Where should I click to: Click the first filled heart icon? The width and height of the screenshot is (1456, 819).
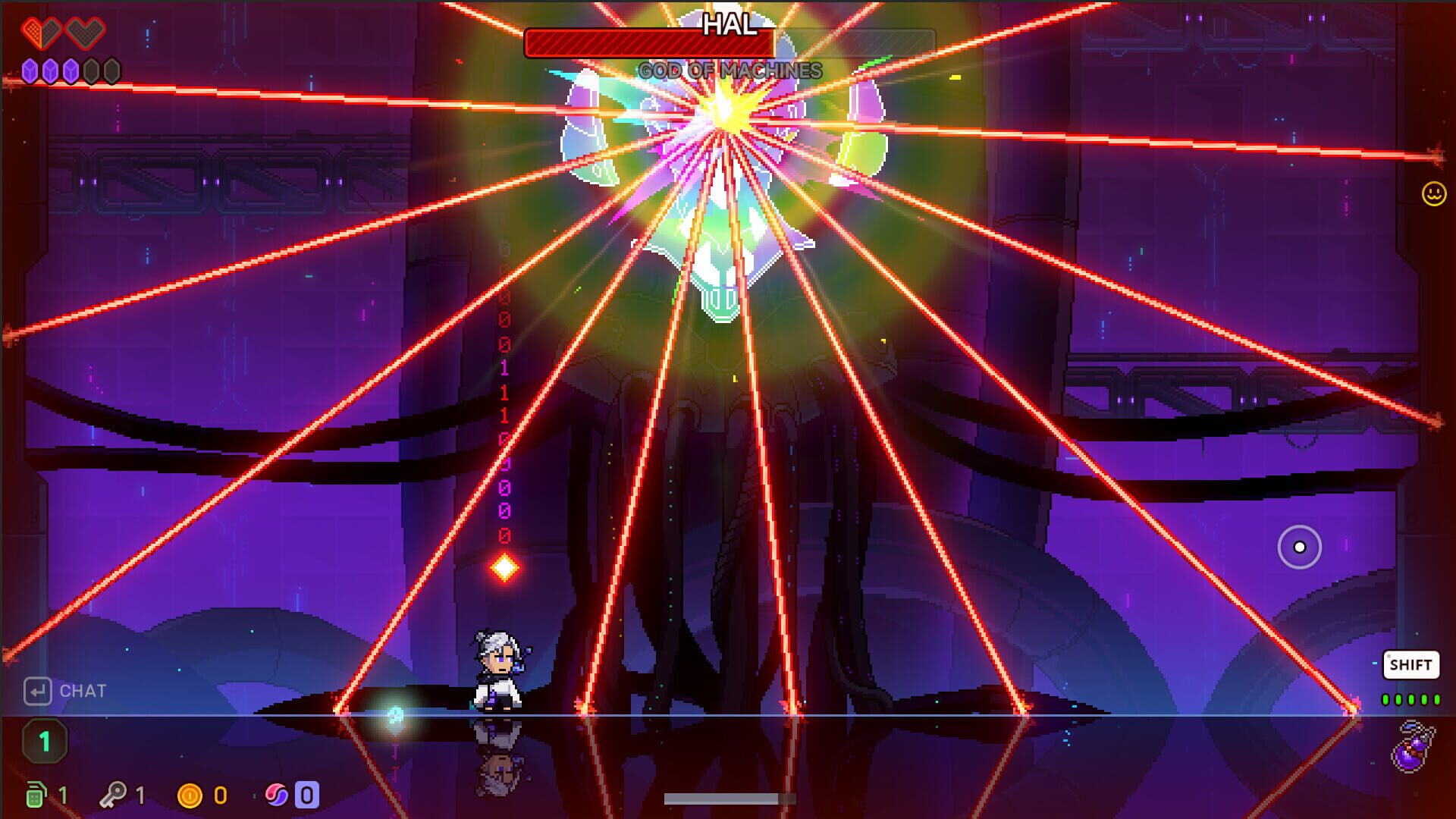pos(42,34)
